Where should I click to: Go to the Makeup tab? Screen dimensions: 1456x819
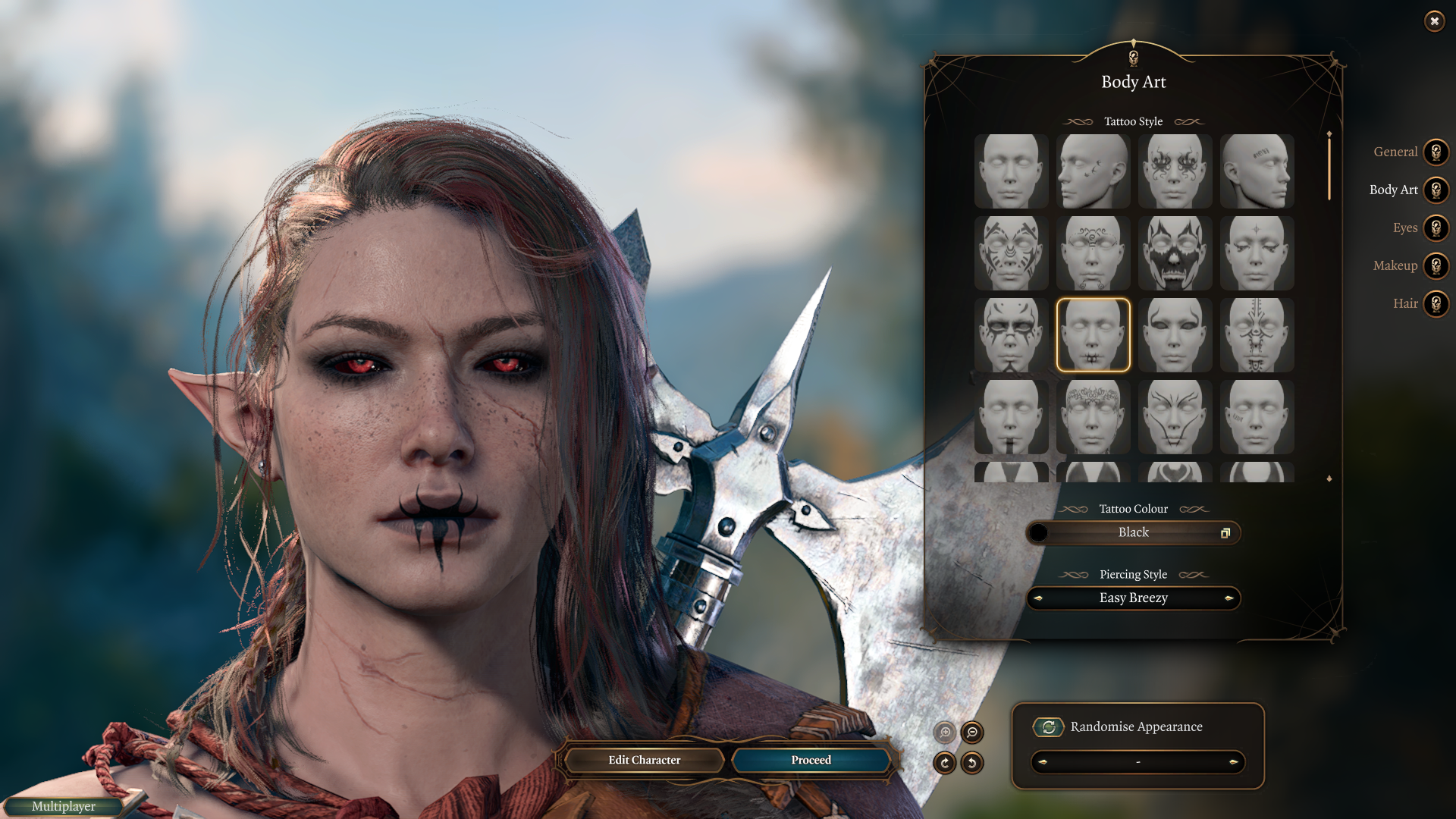pos(1436,266)
